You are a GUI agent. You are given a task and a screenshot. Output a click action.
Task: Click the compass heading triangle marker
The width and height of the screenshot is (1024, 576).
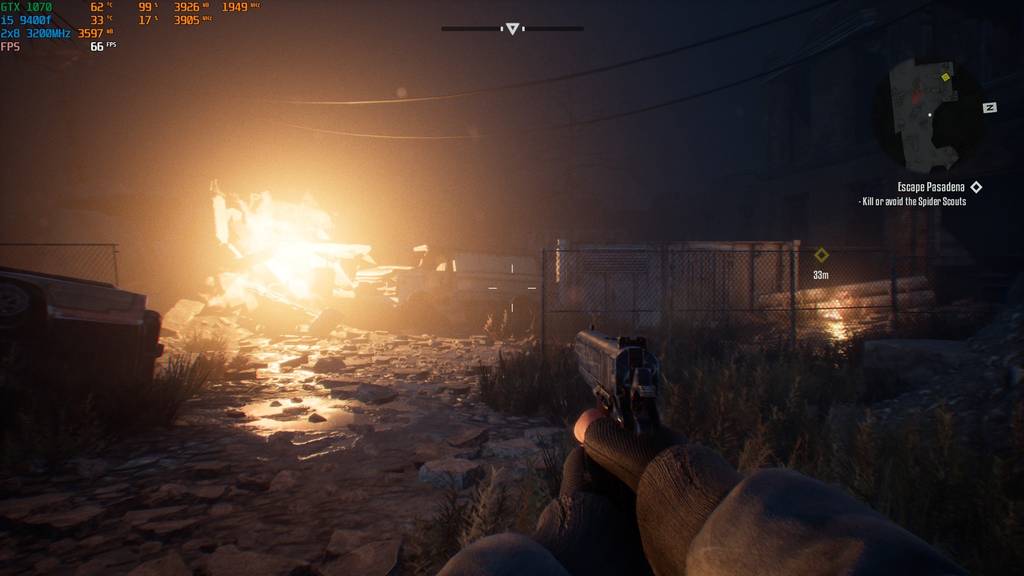pos(512,29)
